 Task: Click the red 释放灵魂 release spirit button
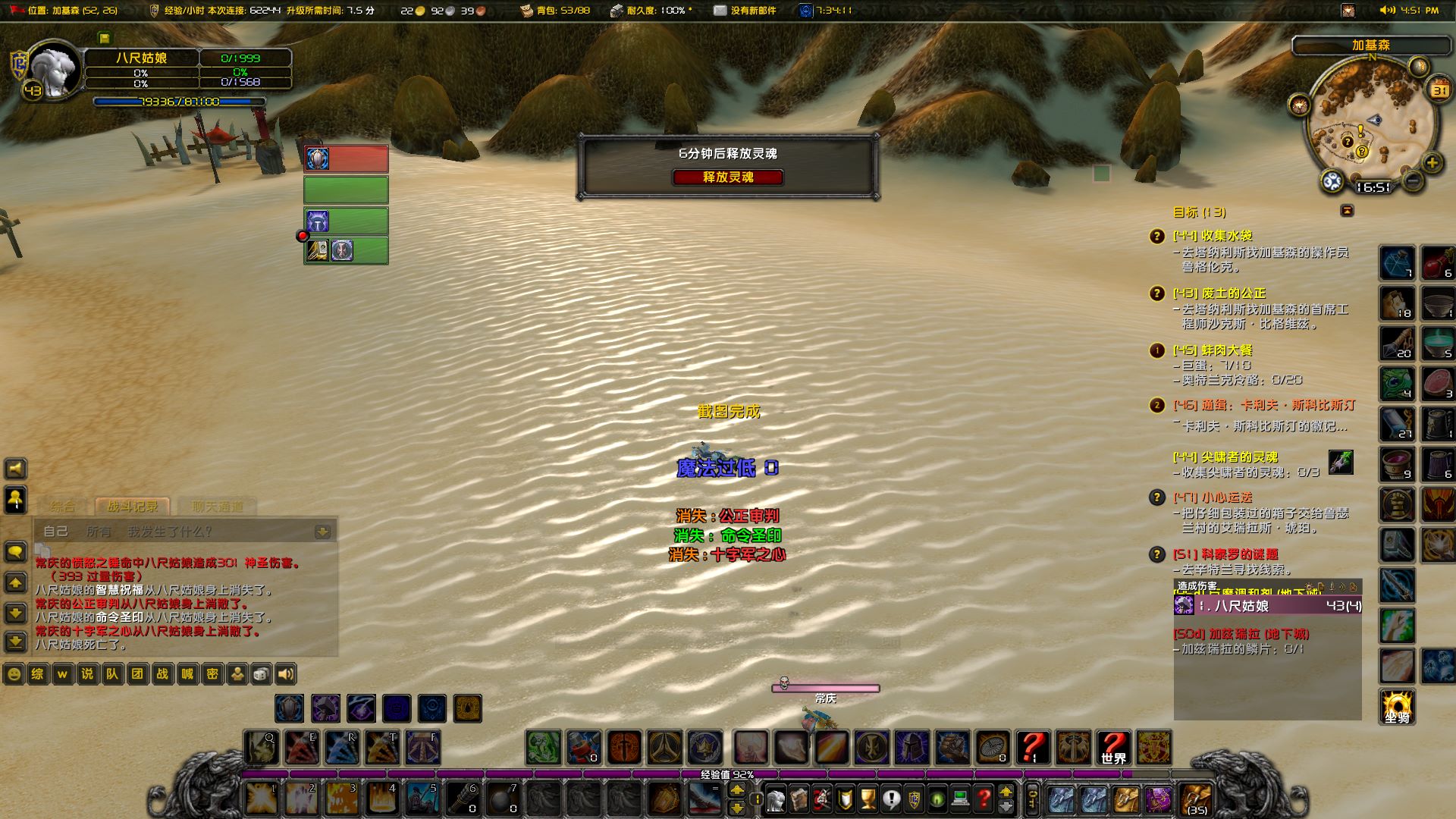point(727,177)
